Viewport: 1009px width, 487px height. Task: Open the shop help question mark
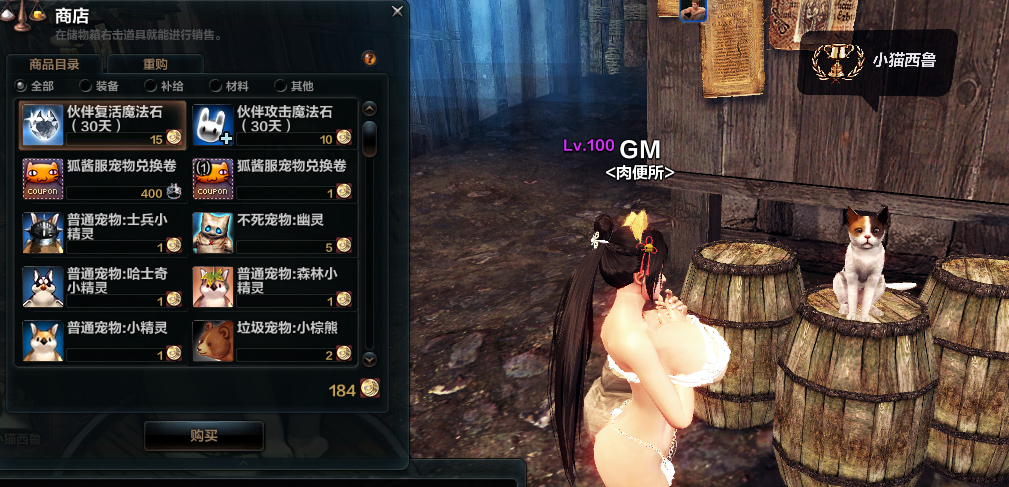[x=369, y=58]
